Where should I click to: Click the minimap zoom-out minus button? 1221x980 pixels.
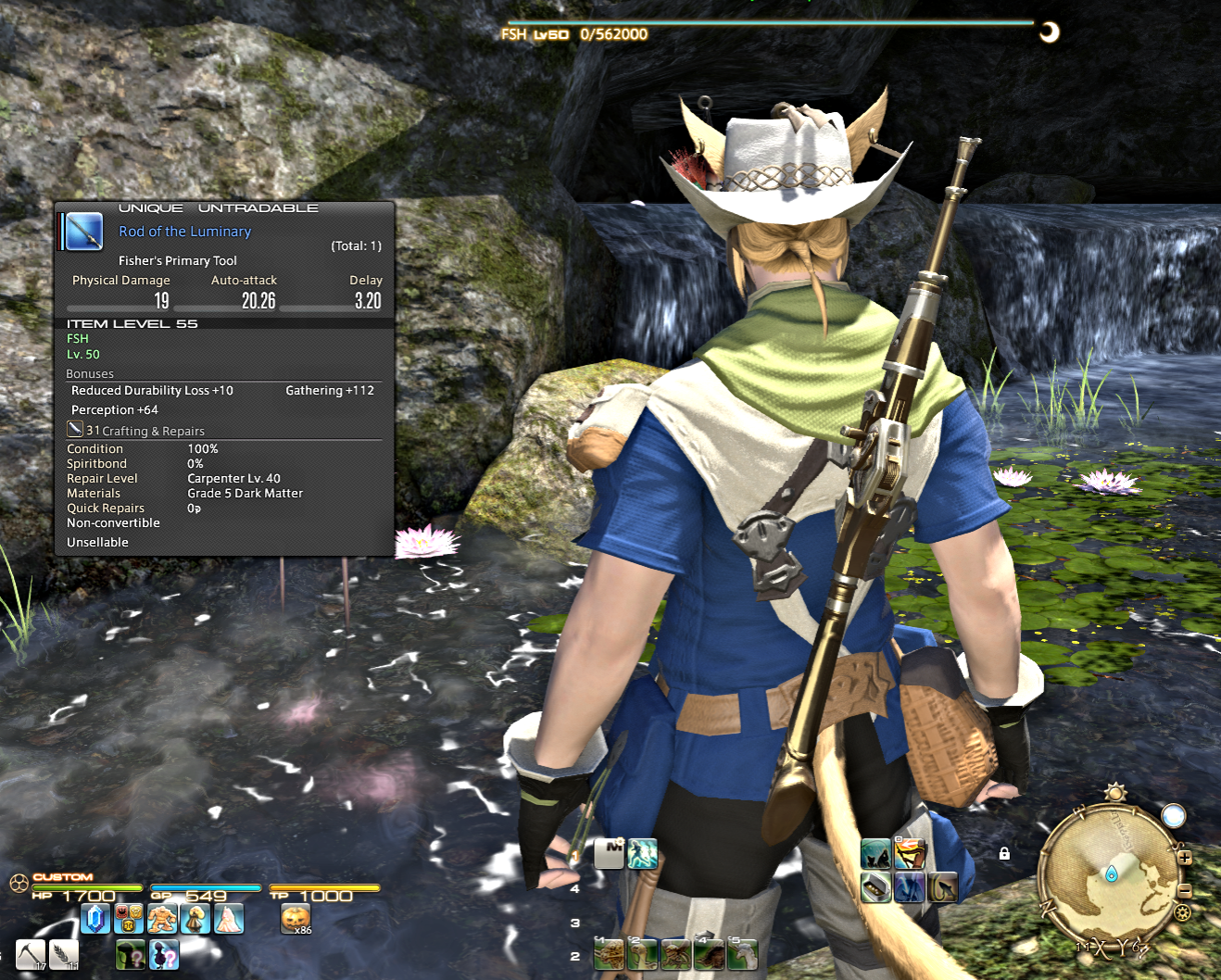tap(1184, 890)
